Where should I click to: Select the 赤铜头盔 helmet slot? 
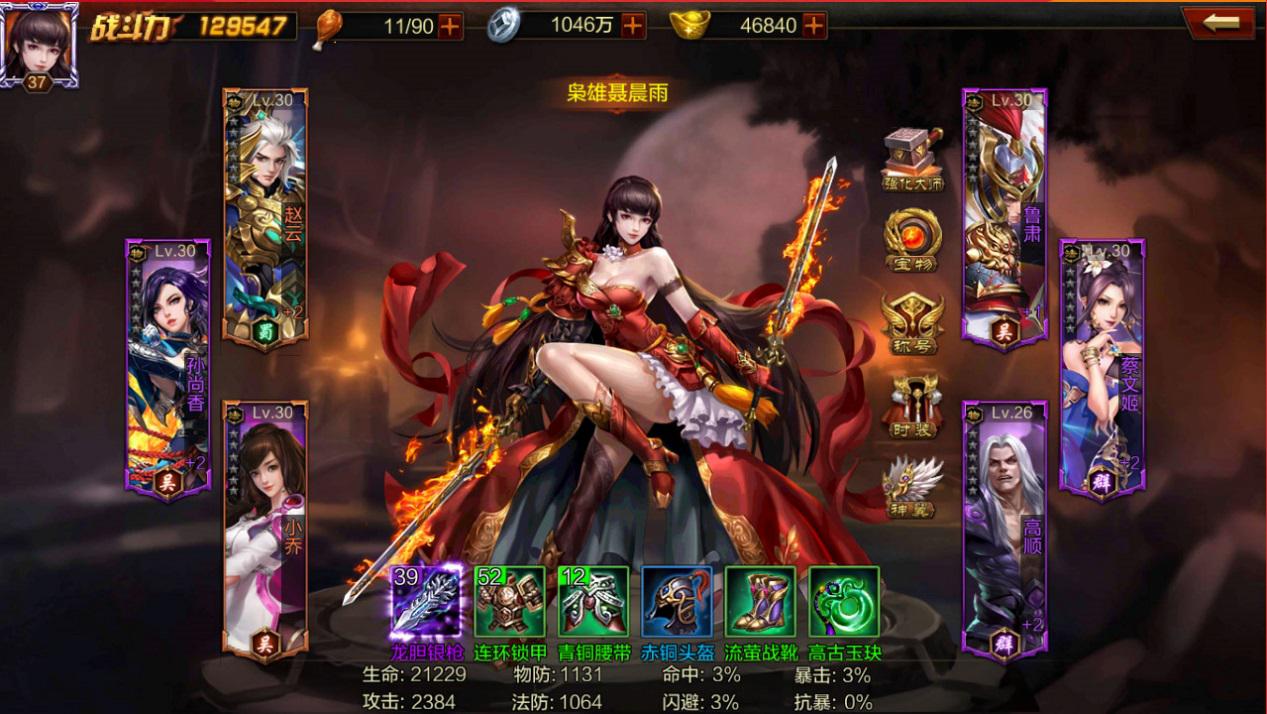click(x=677, y=601)
